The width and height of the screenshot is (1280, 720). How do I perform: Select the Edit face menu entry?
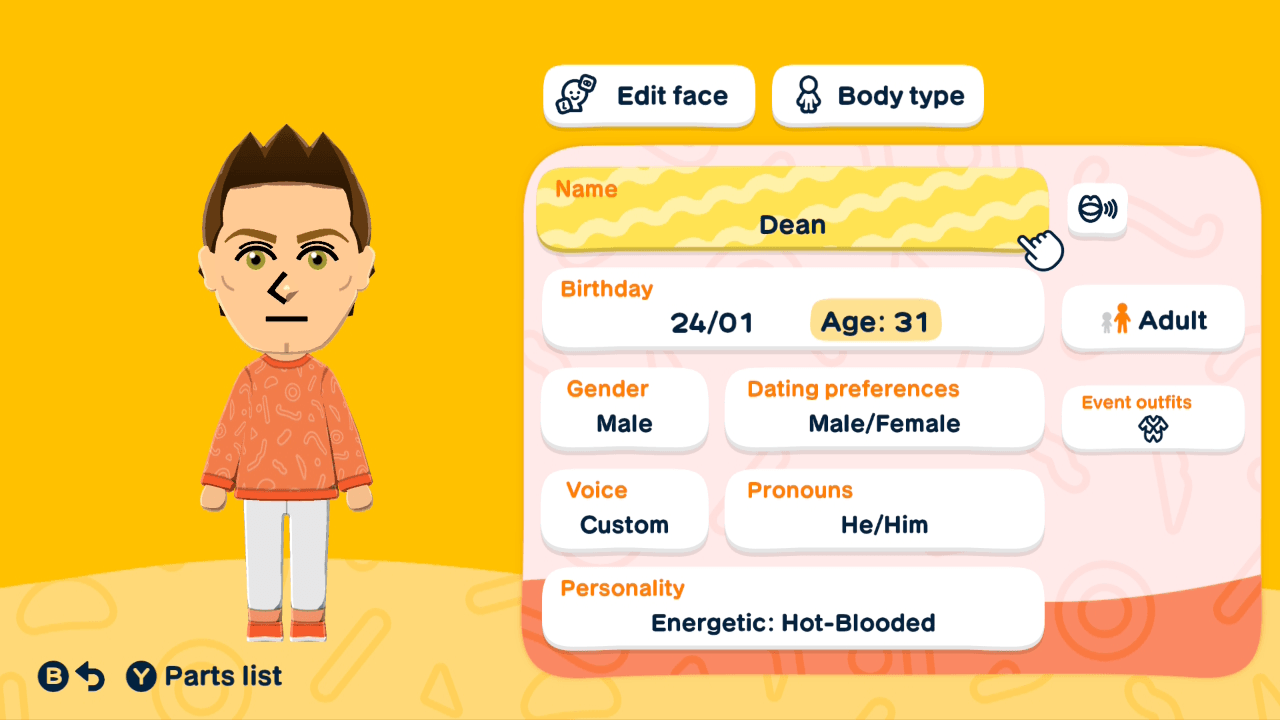point(648,95)
